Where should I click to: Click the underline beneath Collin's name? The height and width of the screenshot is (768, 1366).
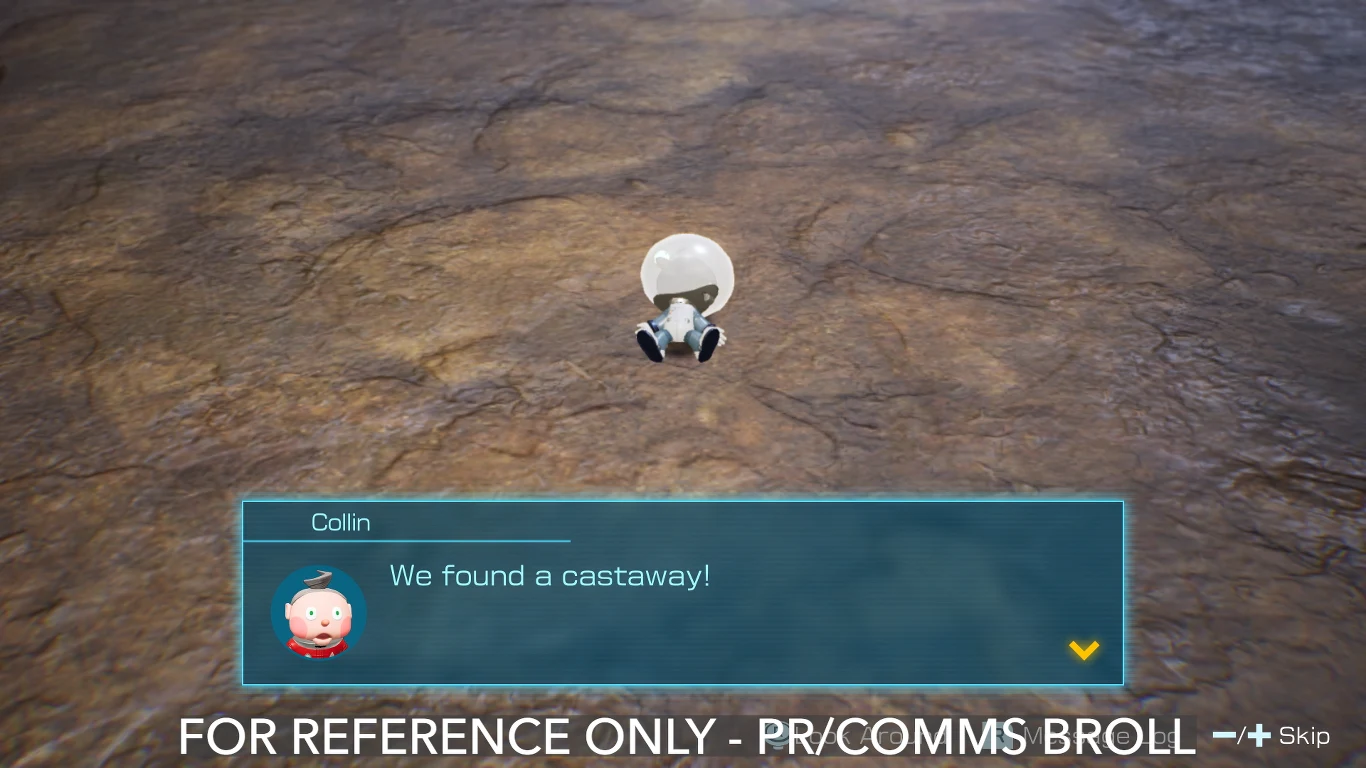click(406, 540)
